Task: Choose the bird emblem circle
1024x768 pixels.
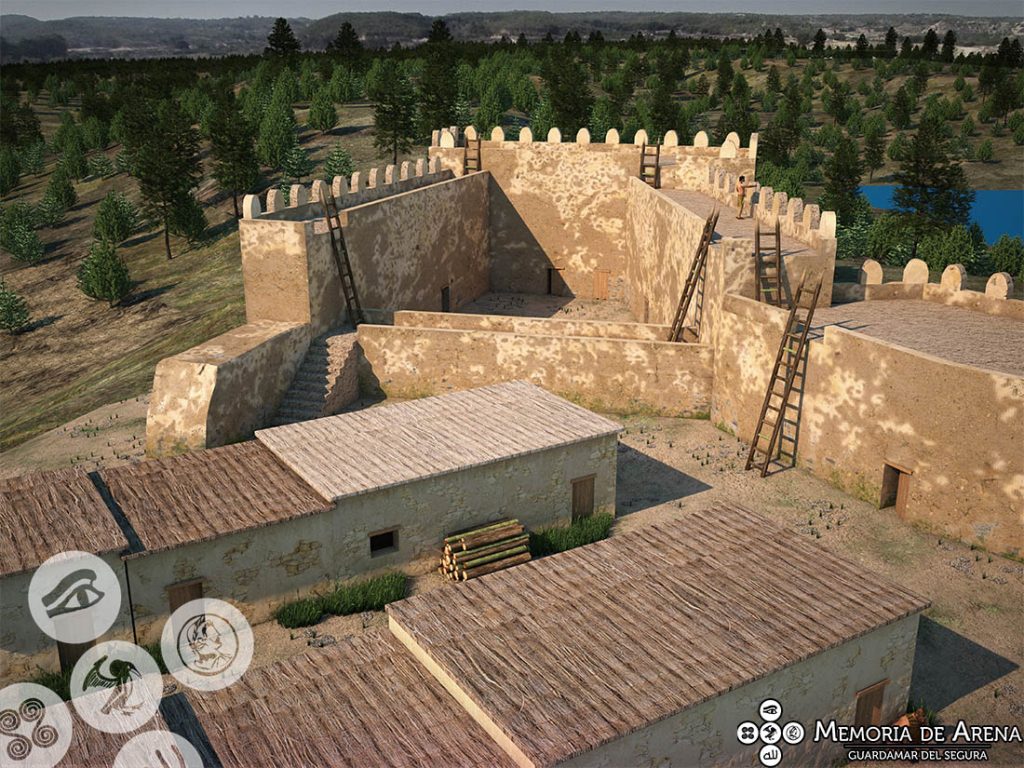Action: tap(116, 687)
